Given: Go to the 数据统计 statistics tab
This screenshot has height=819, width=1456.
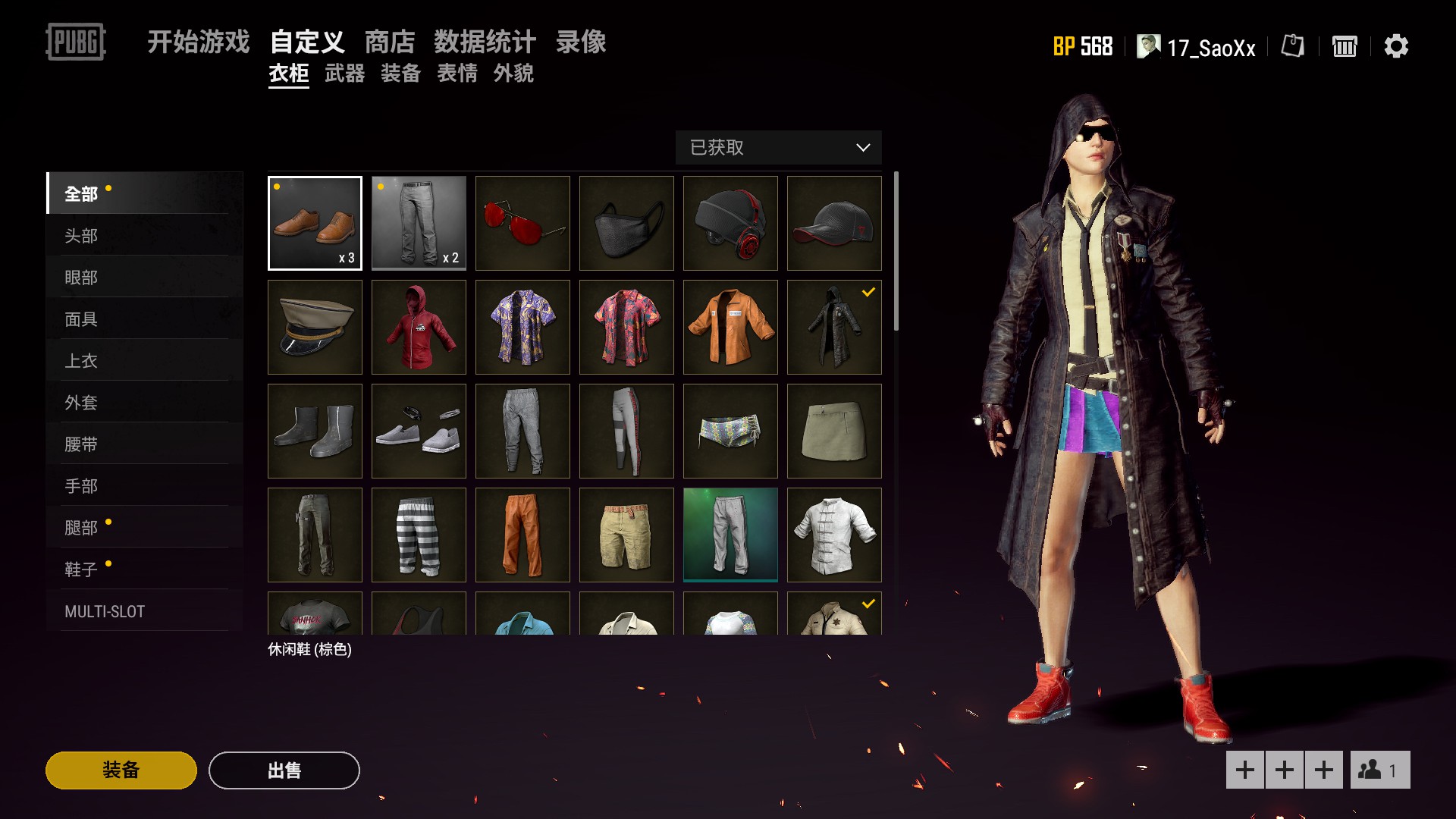Looking at the screenshot, I should 485,42.
